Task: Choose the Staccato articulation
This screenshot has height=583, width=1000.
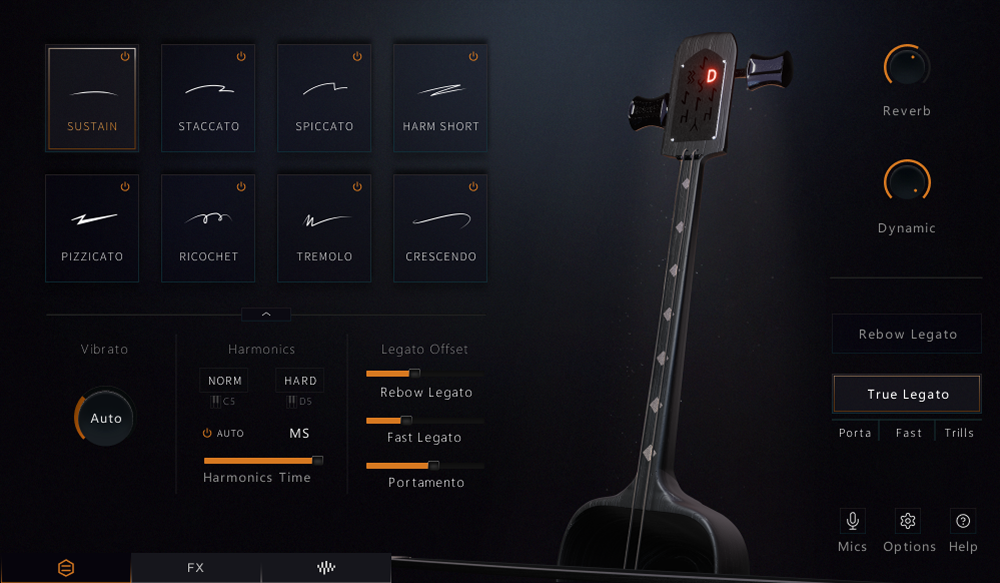Action: pyautogui.click(x=208, y=98)
